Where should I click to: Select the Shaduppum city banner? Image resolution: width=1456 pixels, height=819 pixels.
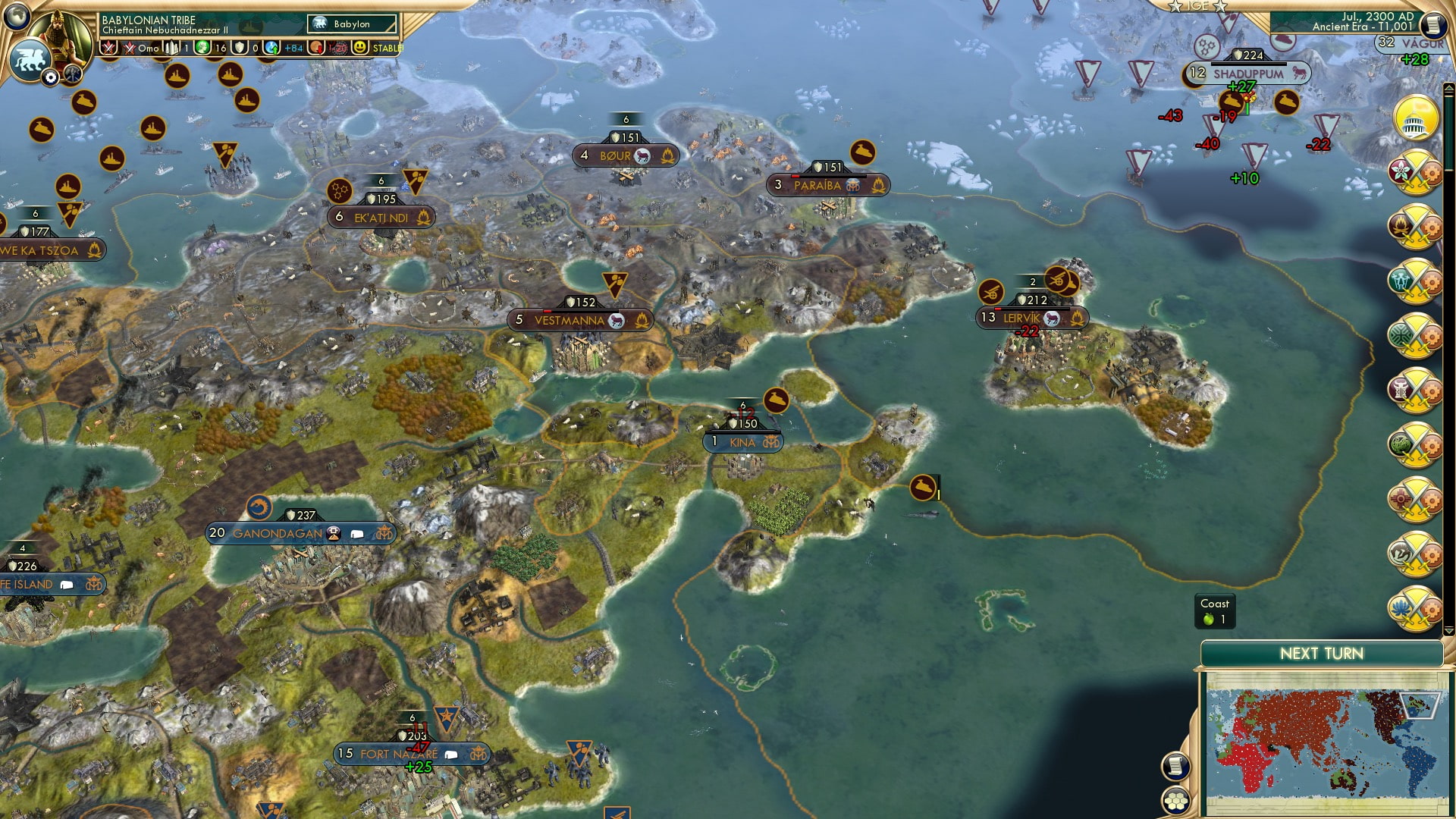pyautogui.click(x=1247, y=74)
